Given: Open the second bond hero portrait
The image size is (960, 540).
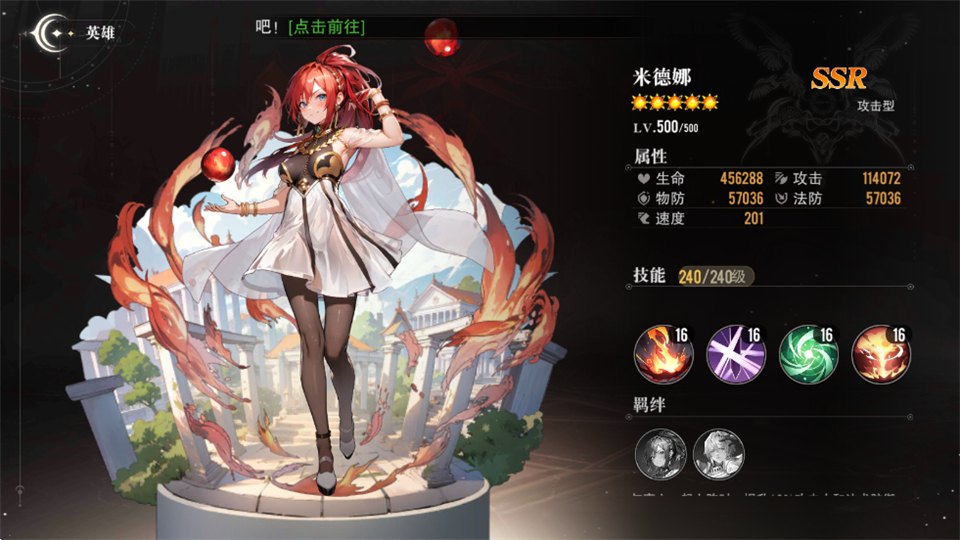Looking at the screenshot, I should point(718,453).
